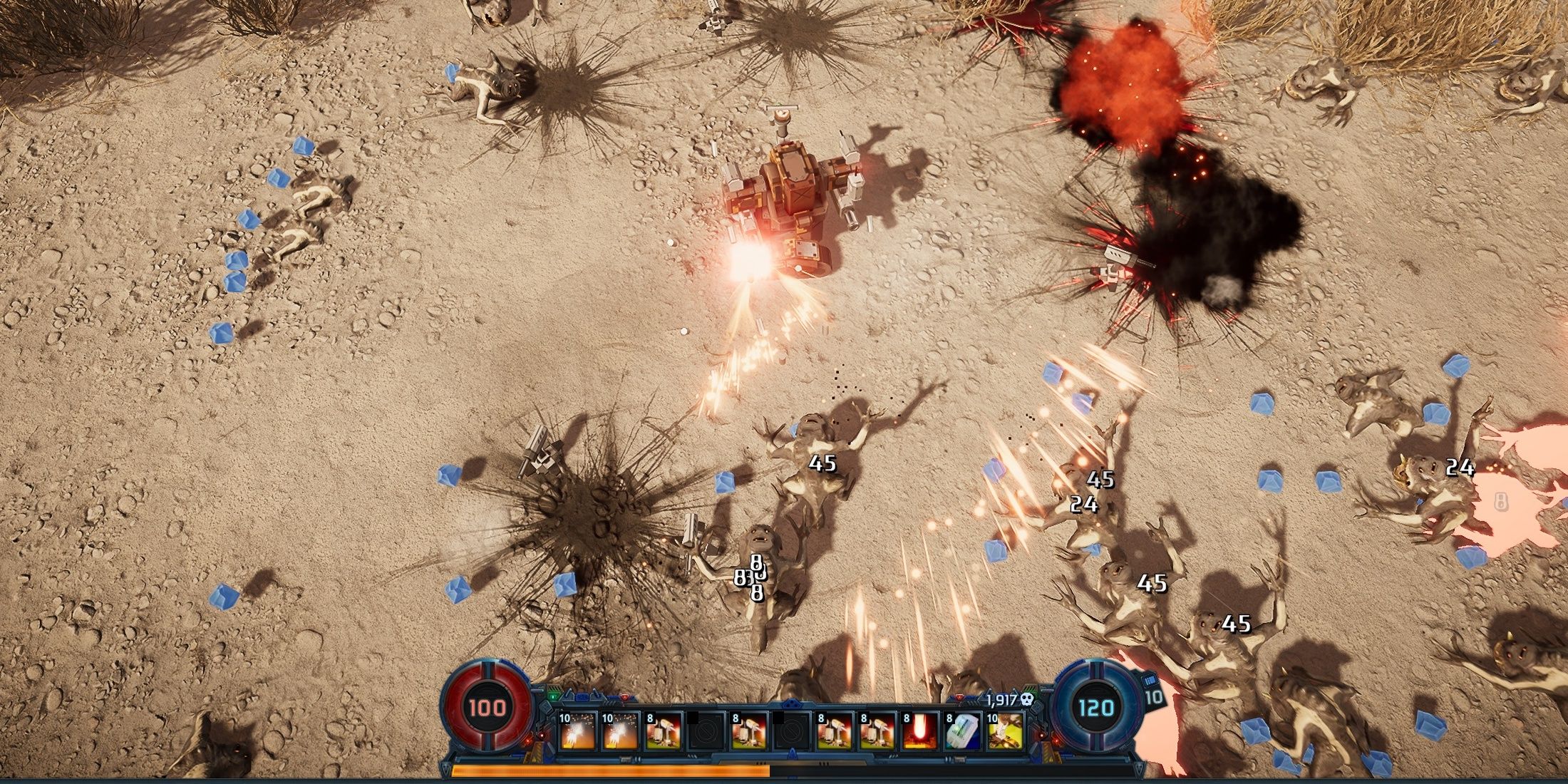Image resolution: width=1568 pixels, height=784 pixels.
Task: Activate the vehicle deployment icon on the hotbar
Action: coord(1005,731)
